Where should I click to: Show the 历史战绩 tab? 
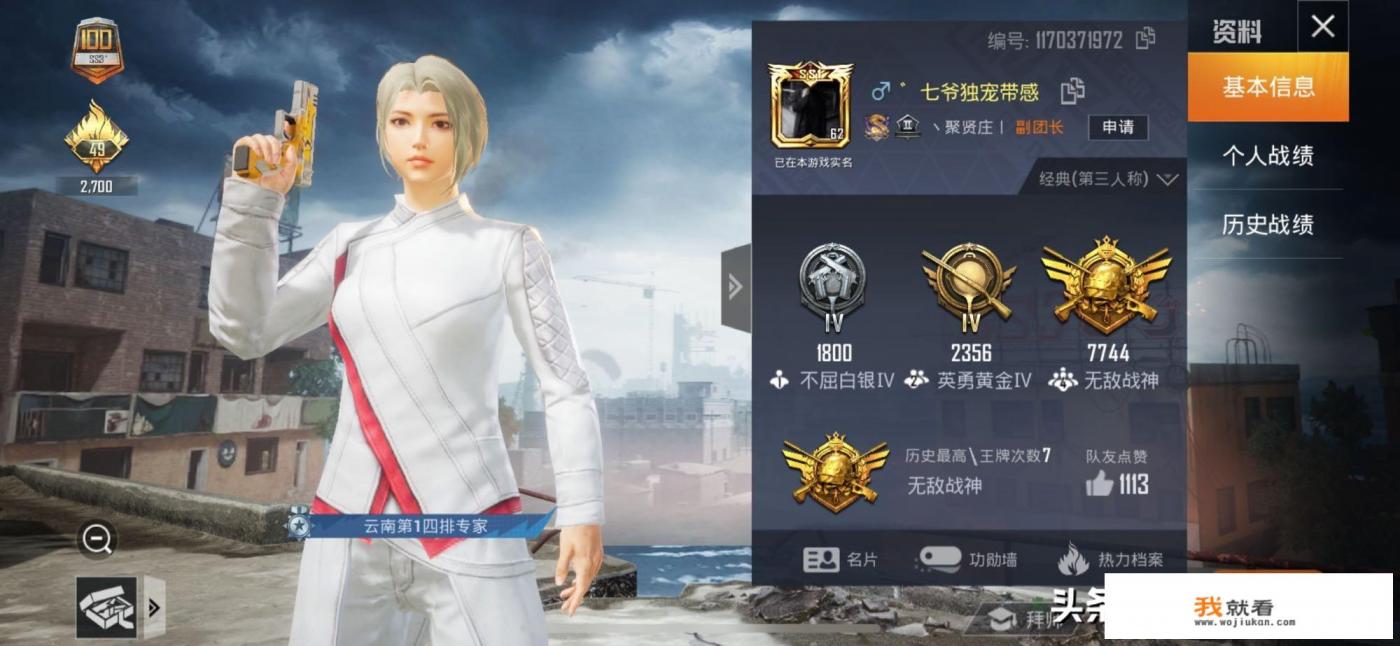[1267, 225]
